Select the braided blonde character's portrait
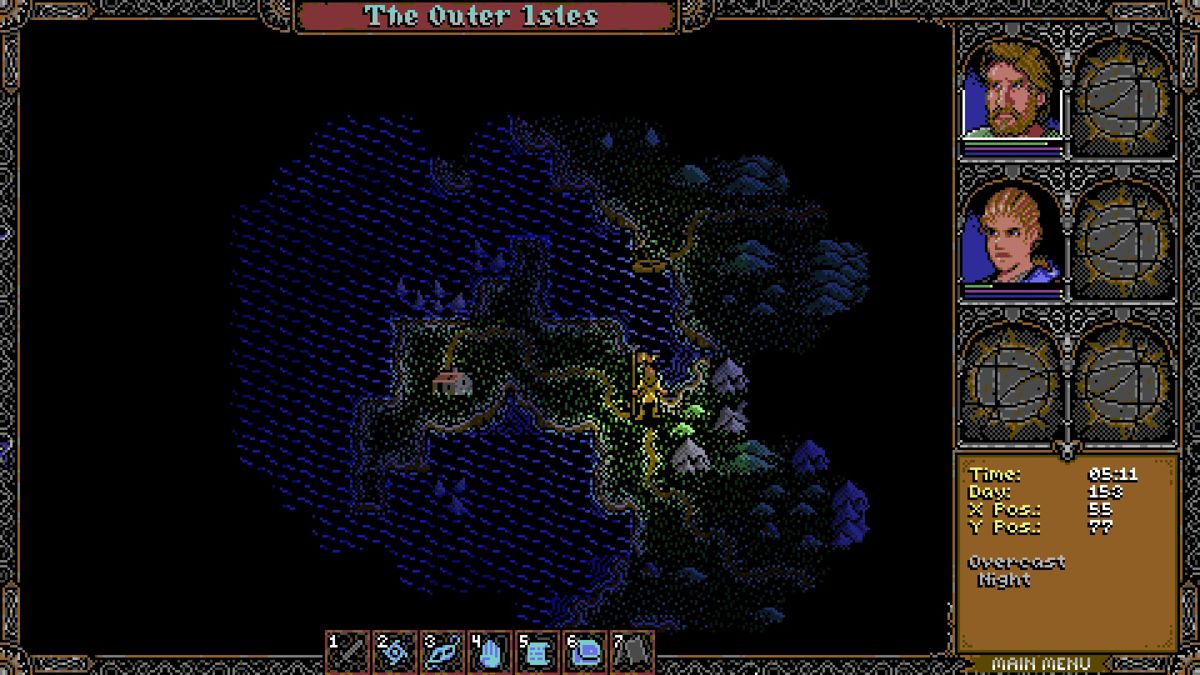 (x=1012, y=237)
